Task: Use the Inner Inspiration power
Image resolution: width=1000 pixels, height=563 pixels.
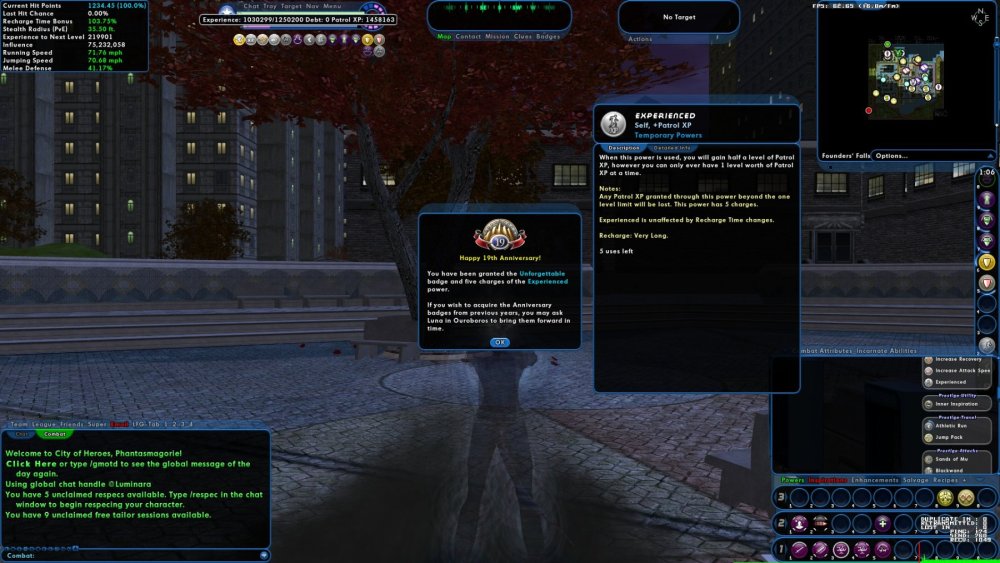Action: 955,404
